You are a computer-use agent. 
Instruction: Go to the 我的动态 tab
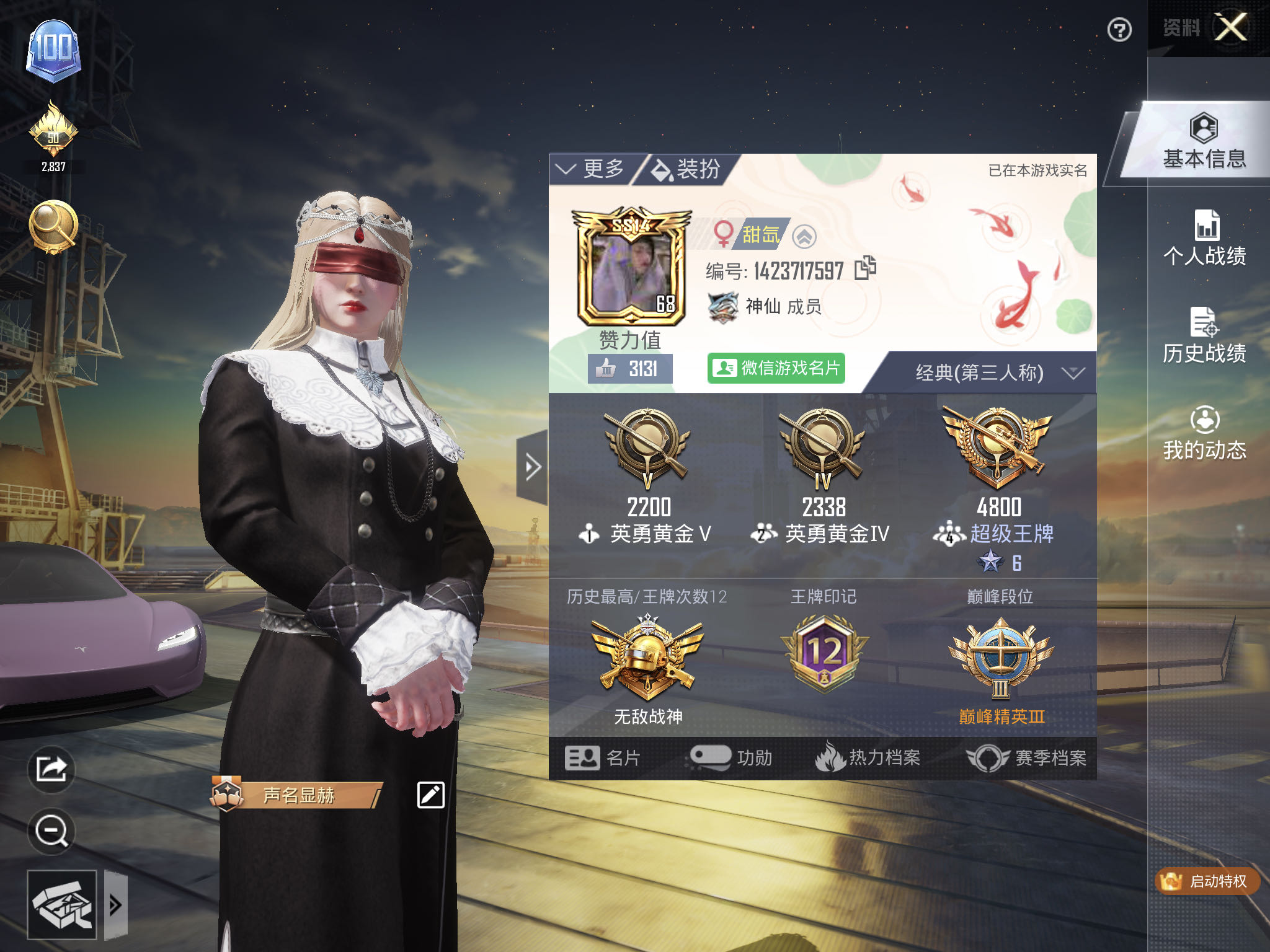coord(1204,433)
